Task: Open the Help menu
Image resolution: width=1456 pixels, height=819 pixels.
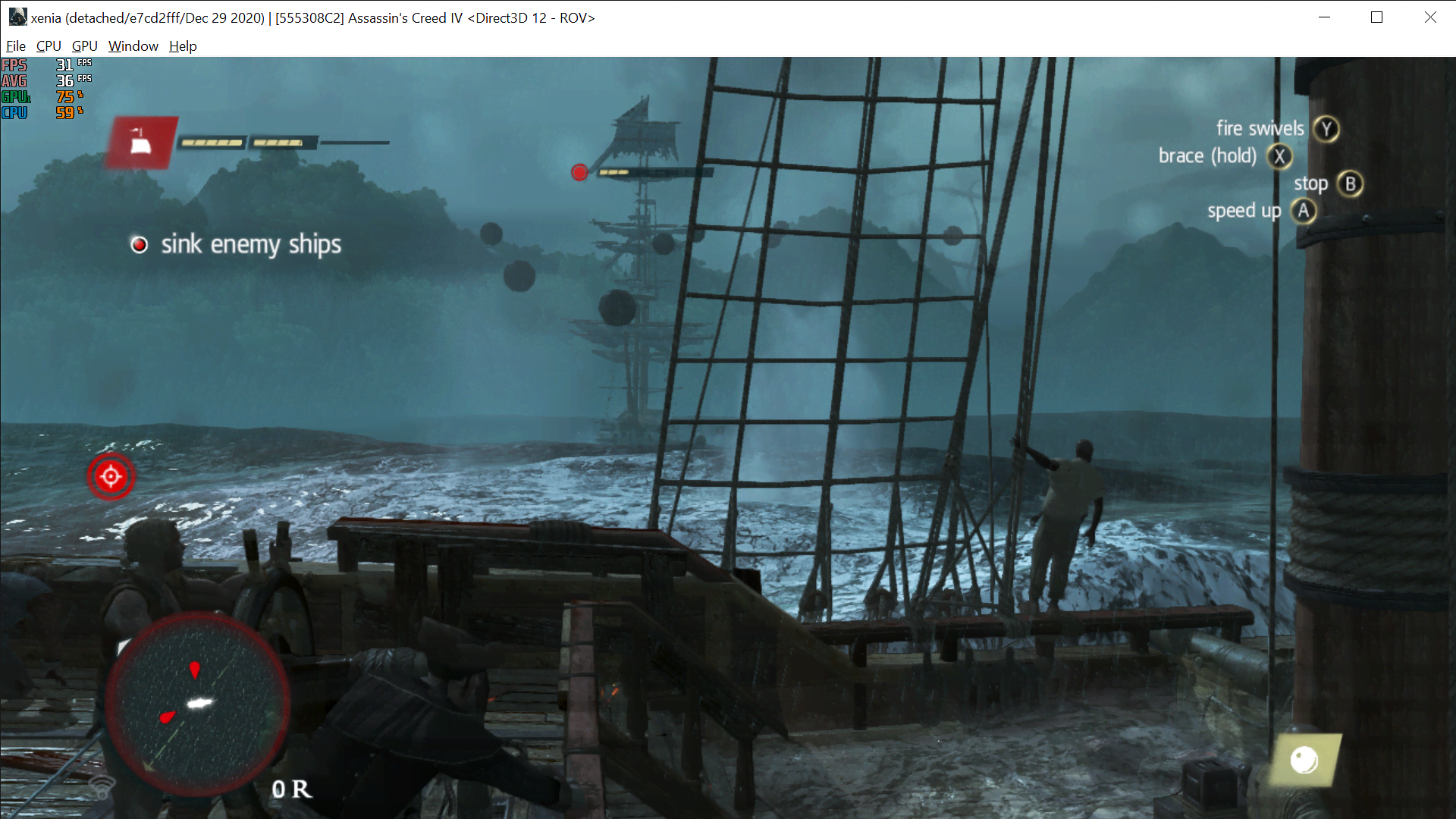Action: tap(182, 45)
